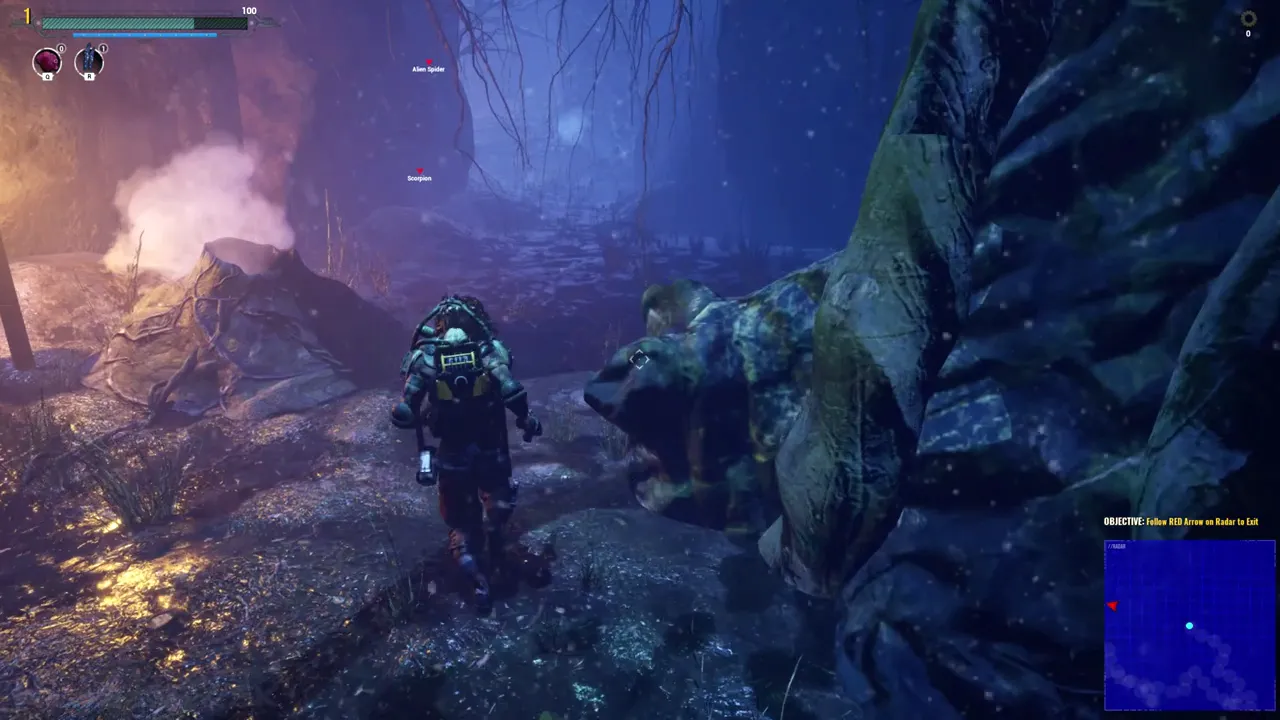Select the red organ item slot
This screenshot has width=1280, height=720.
point(47,62)
